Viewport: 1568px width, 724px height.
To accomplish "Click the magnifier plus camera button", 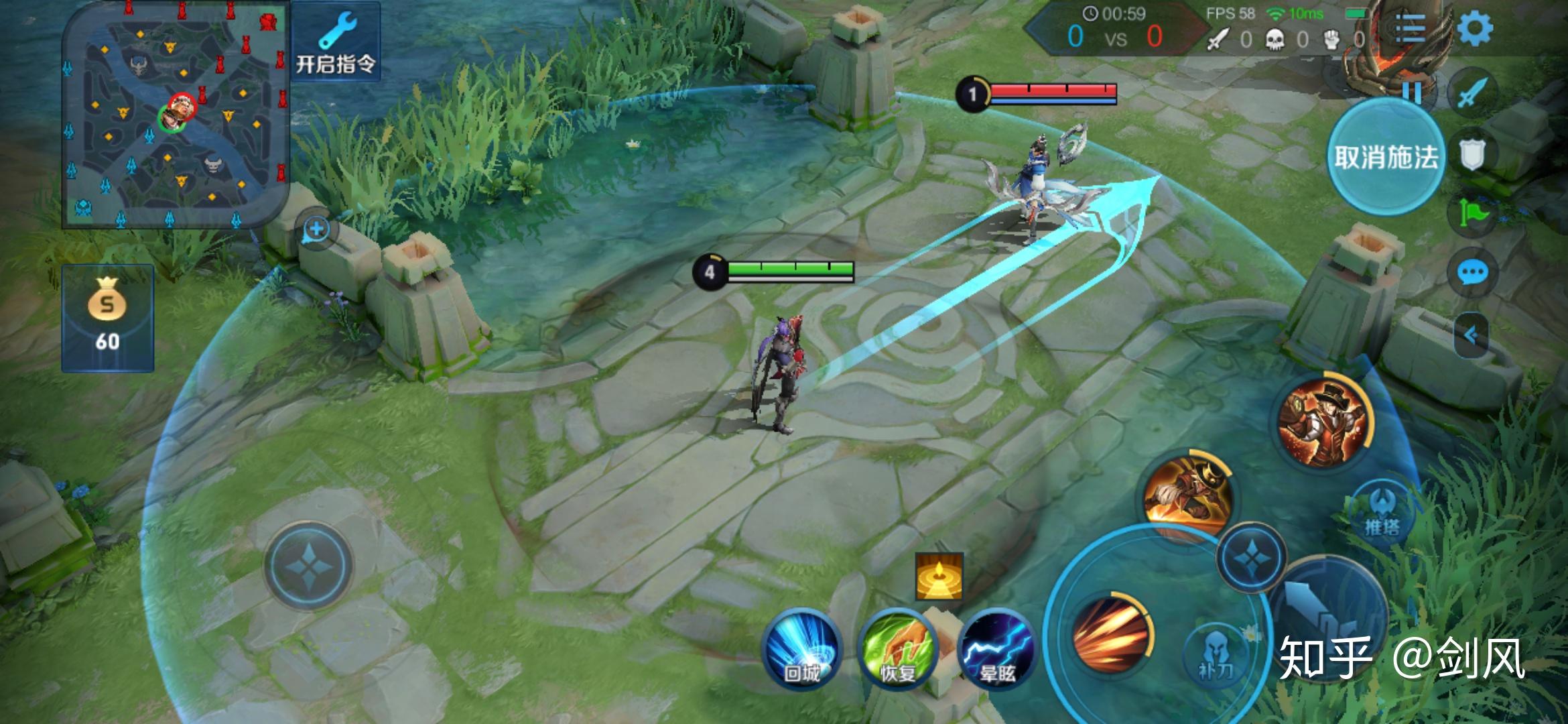I will pyautogui.click(x=316, y=230).
